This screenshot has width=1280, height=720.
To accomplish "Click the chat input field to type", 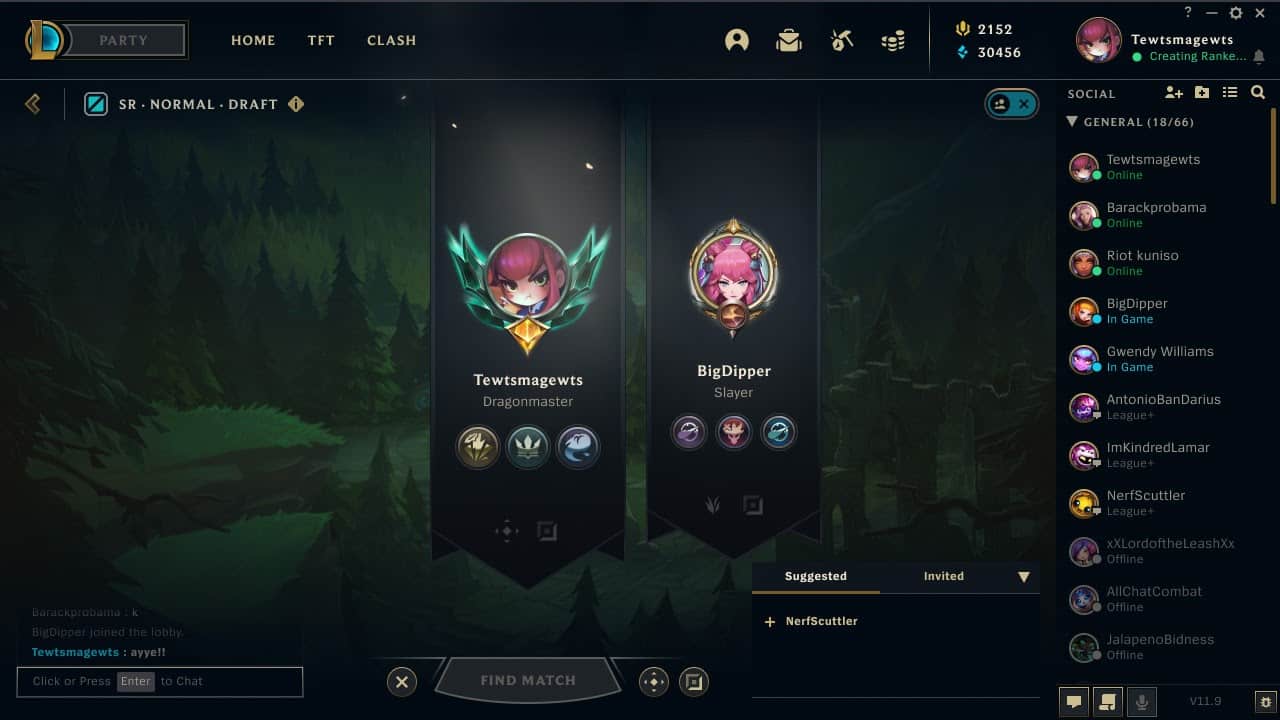I will coord(160,681).
